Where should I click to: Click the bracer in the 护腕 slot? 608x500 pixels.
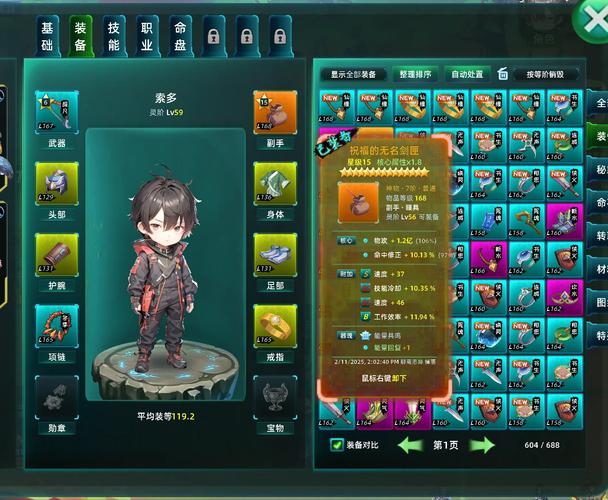click(57, 253)
